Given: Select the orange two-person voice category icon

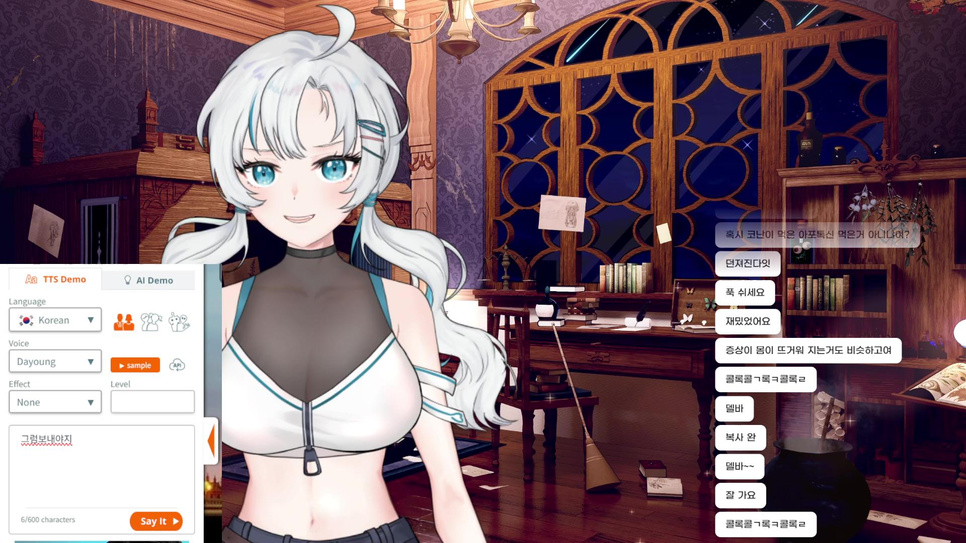Looking at the screenshot, I should [x=124, y=322].
